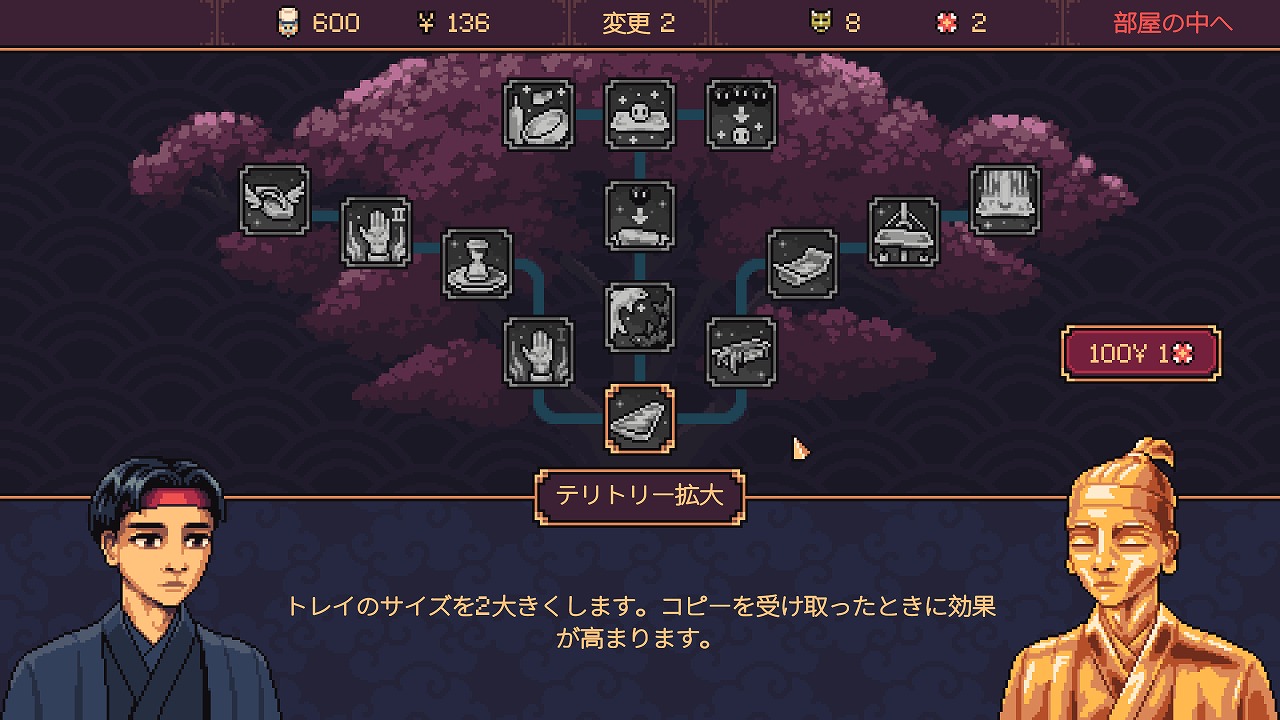Choose the hand skill marked I

(x=538, y=352)
